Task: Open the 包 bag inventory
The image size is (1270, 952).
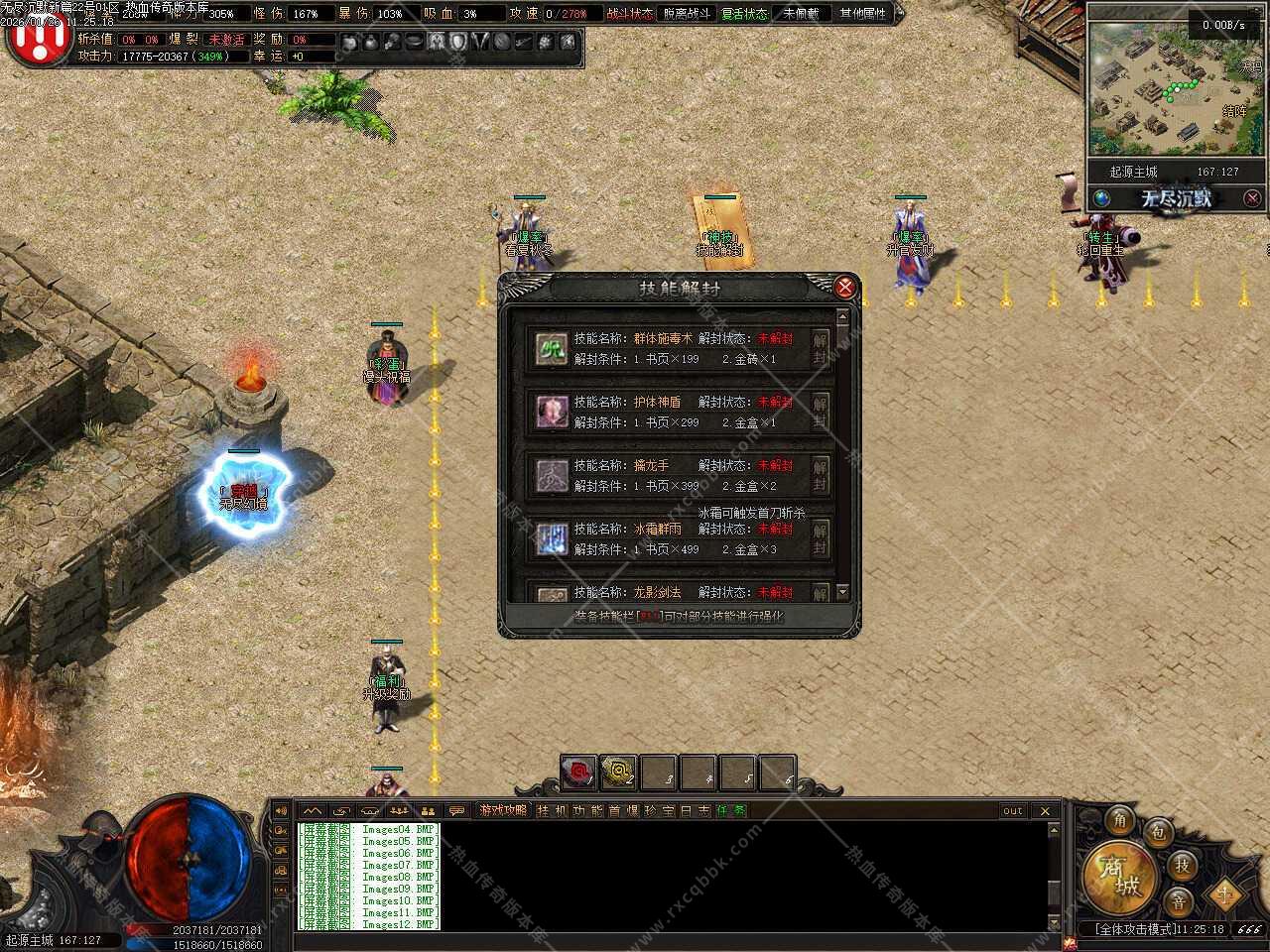Action: click(1157, 833)
